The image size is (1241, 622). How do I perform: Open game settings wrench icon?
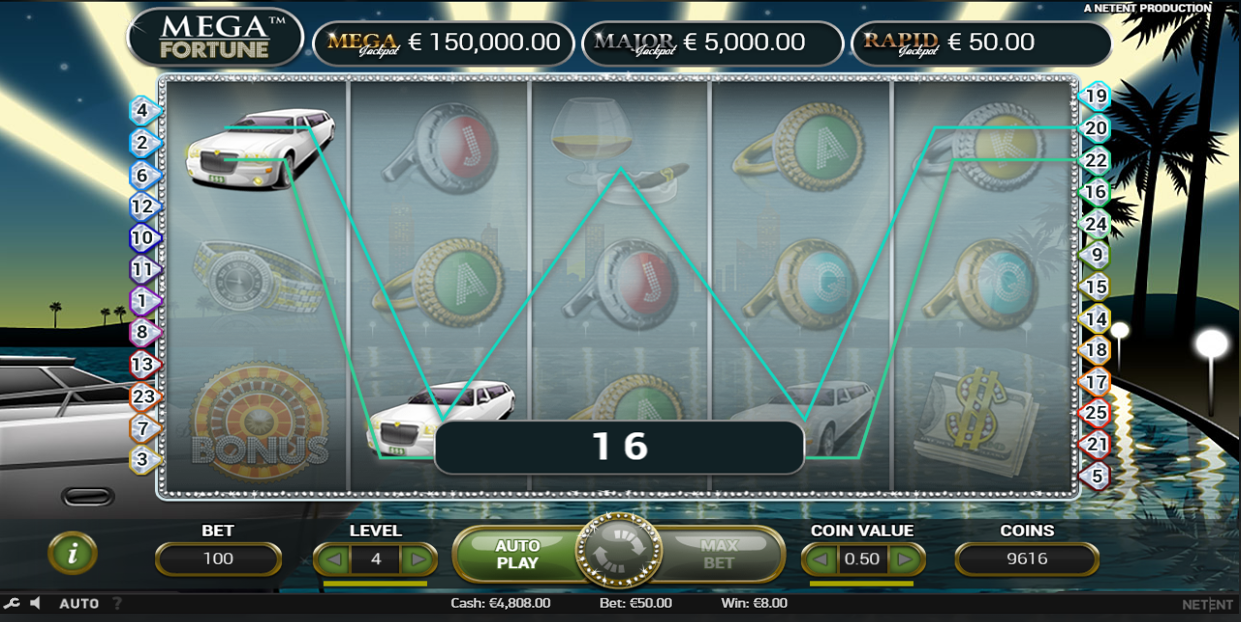pyautogui.click(x=11, y=603)
